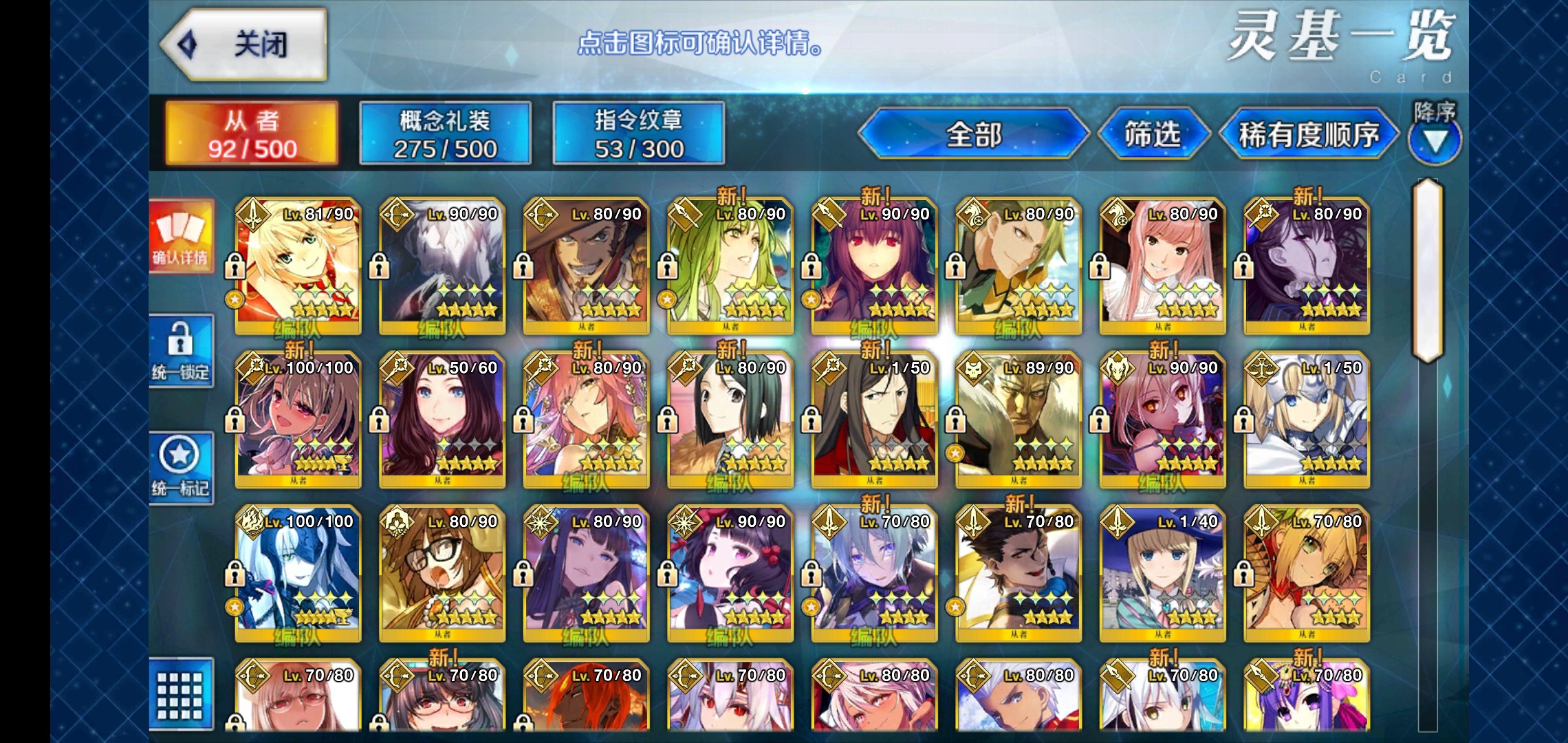Open the 概念礼装 craft essence tab
Viewport: 1568px width, 743px height.
coord(445,133)
